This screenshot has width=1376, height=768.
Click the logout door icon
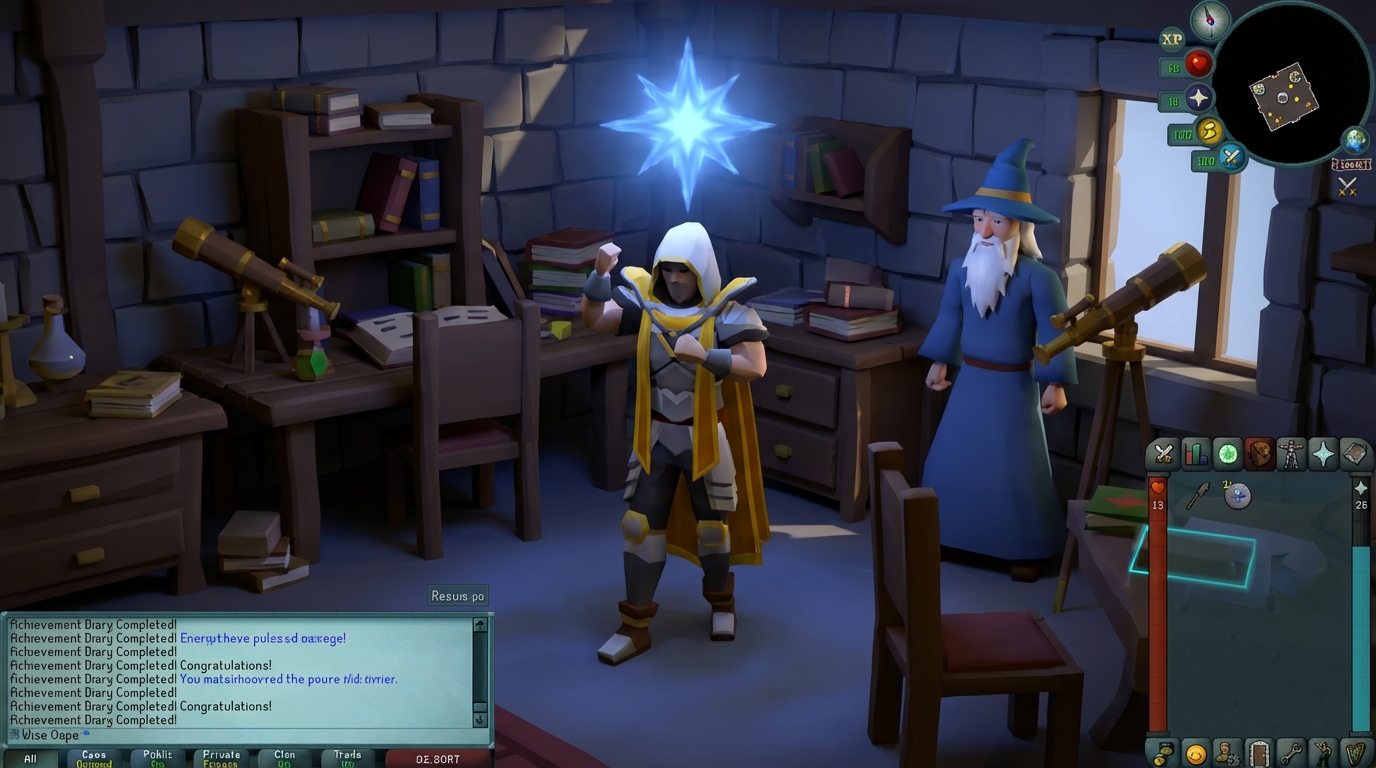pos(1260,755)
